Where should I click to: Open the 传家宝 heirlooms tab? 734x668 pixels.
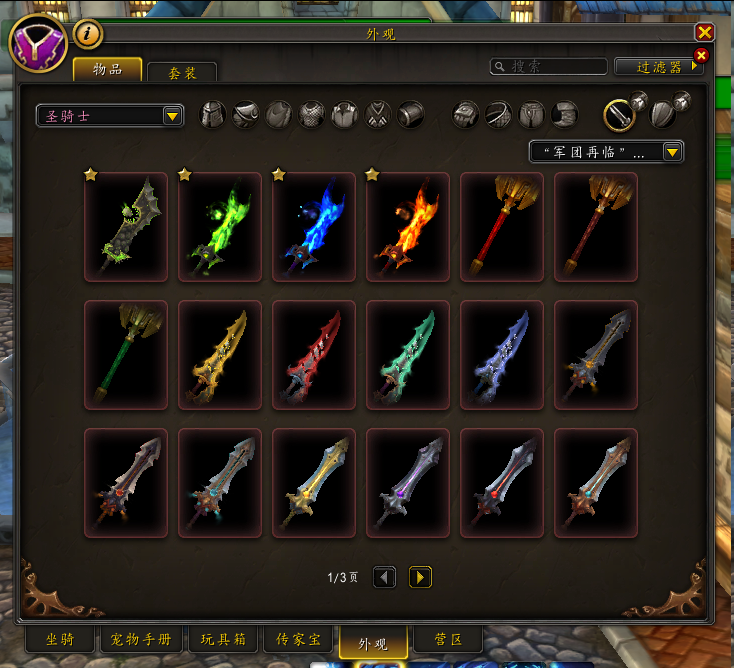pyautogui.click(x=297, y=640)
